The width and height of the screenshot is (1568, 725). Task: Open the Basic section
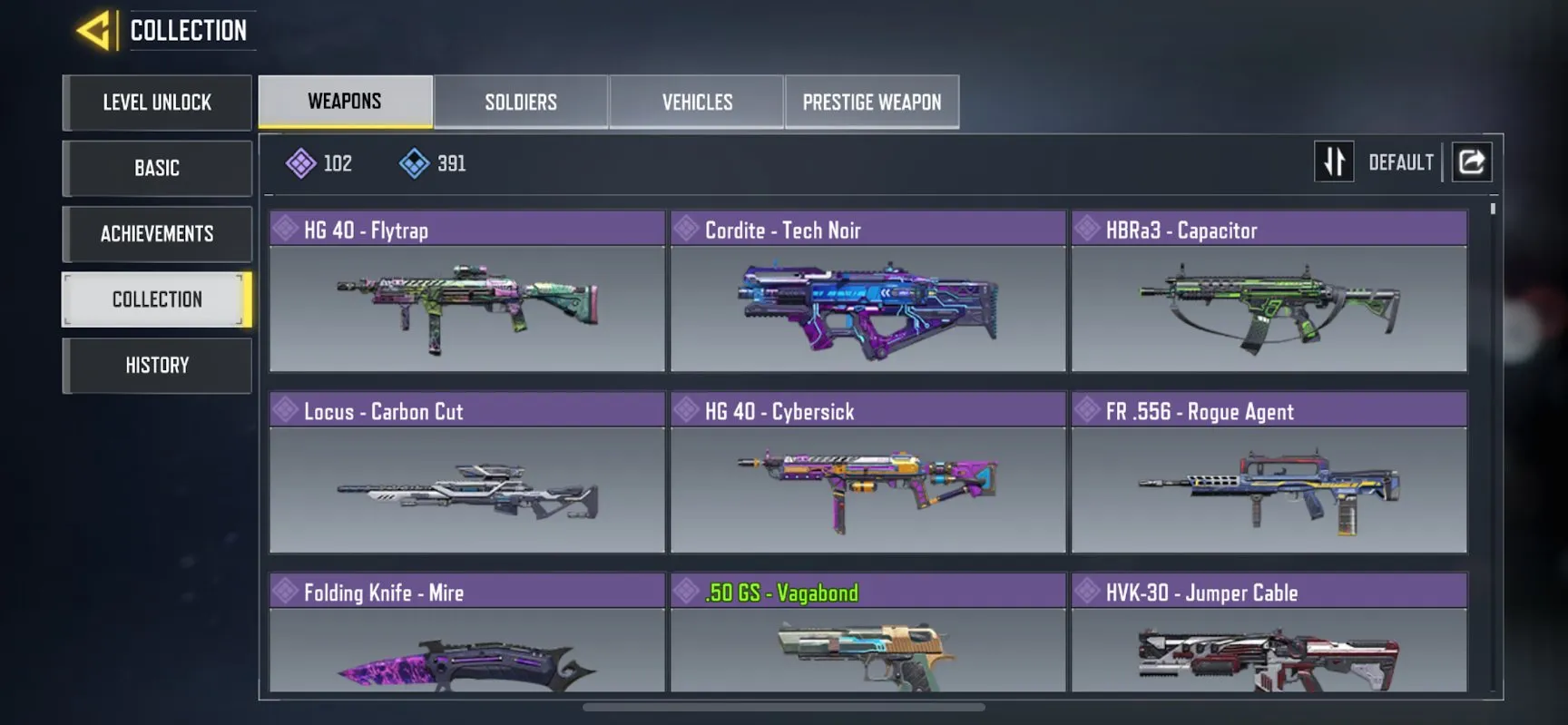pos(157,169)
